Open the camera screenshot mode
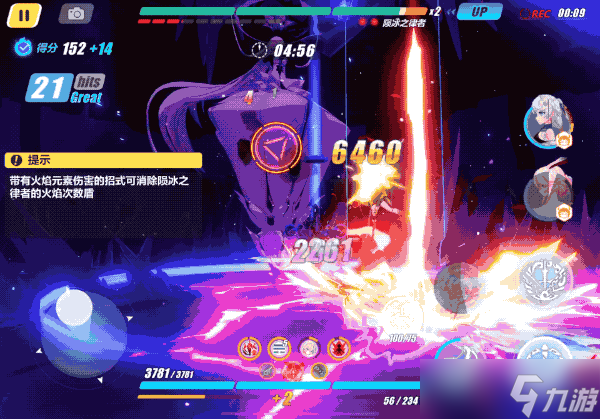The image size is (600, 419). [75, 14]
